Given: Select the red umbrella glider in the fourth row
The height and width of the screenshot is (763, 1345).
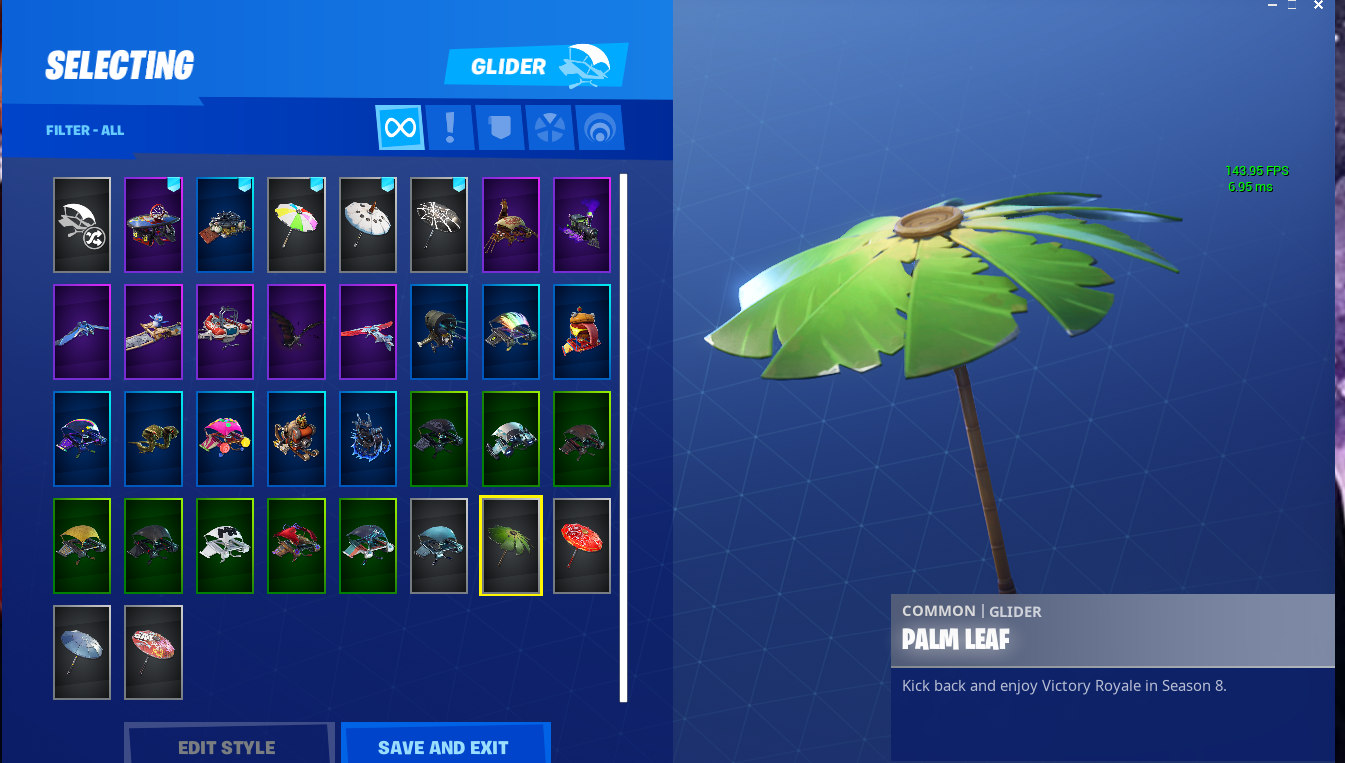Looking at the screenshot, I should [x=581, y=545].
